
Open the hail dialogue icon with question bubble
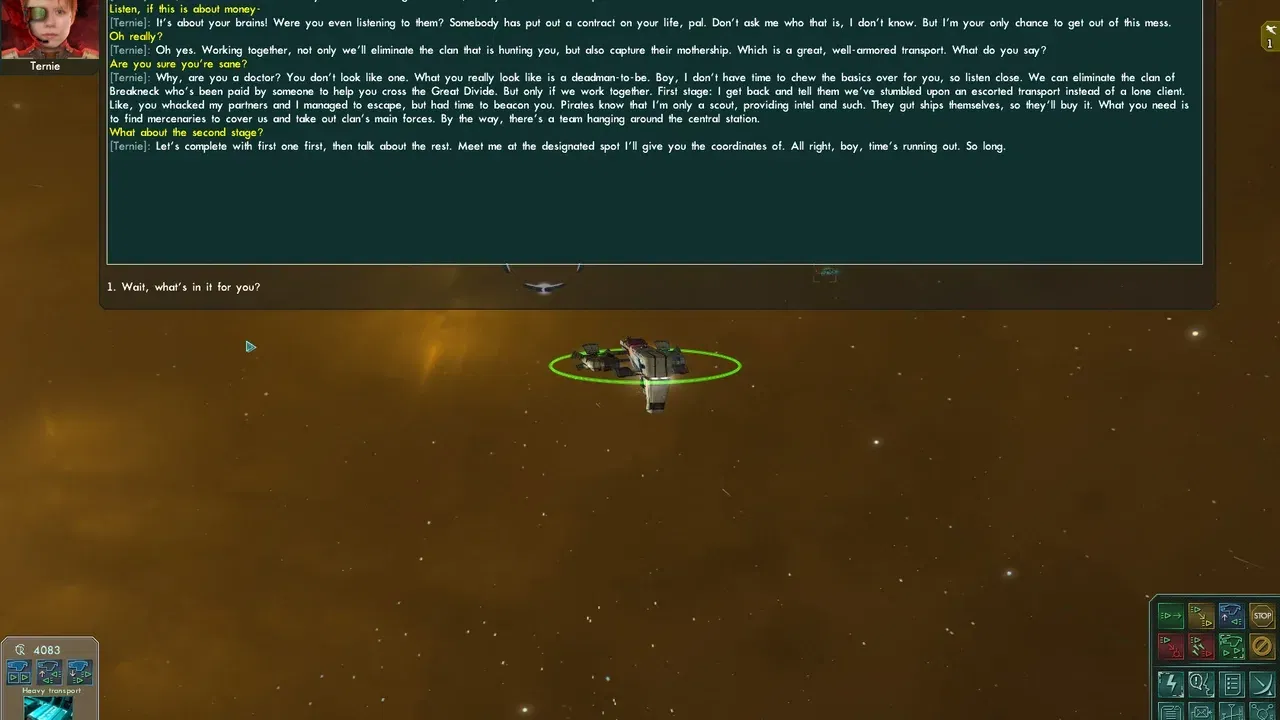[1200, 684]
